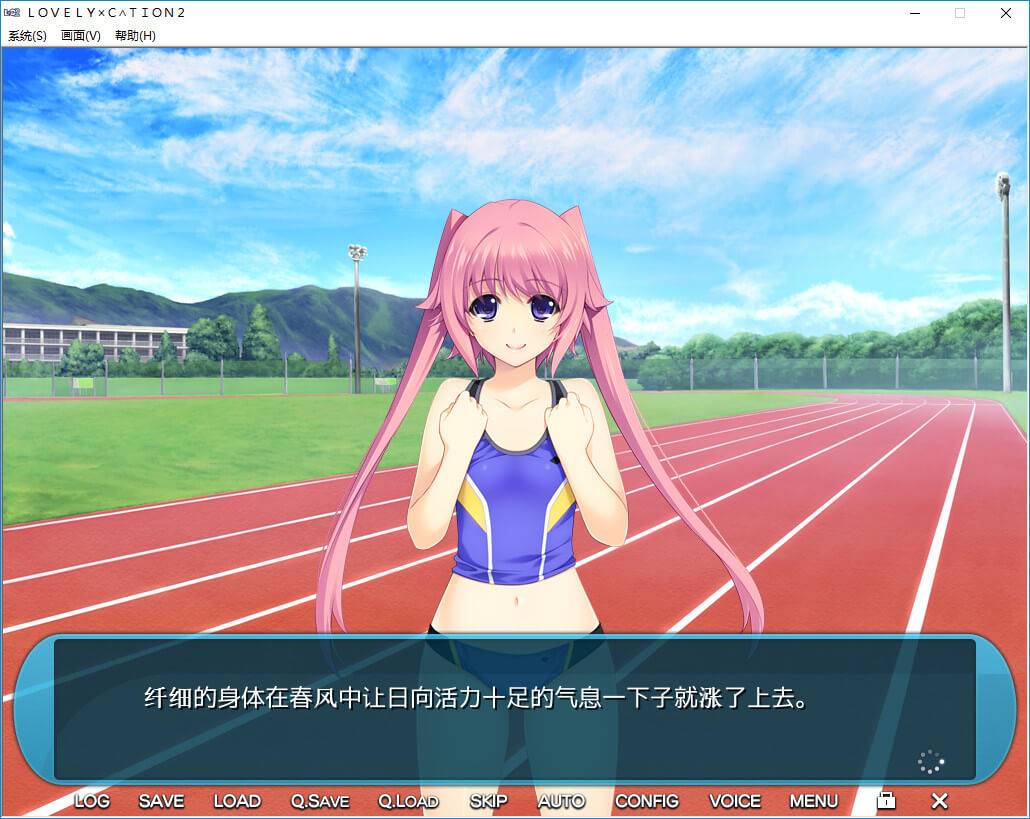1030x819 pixels.
Task: Open the LOAD screen
Action: pyautogui.click(x=237, y=801)
